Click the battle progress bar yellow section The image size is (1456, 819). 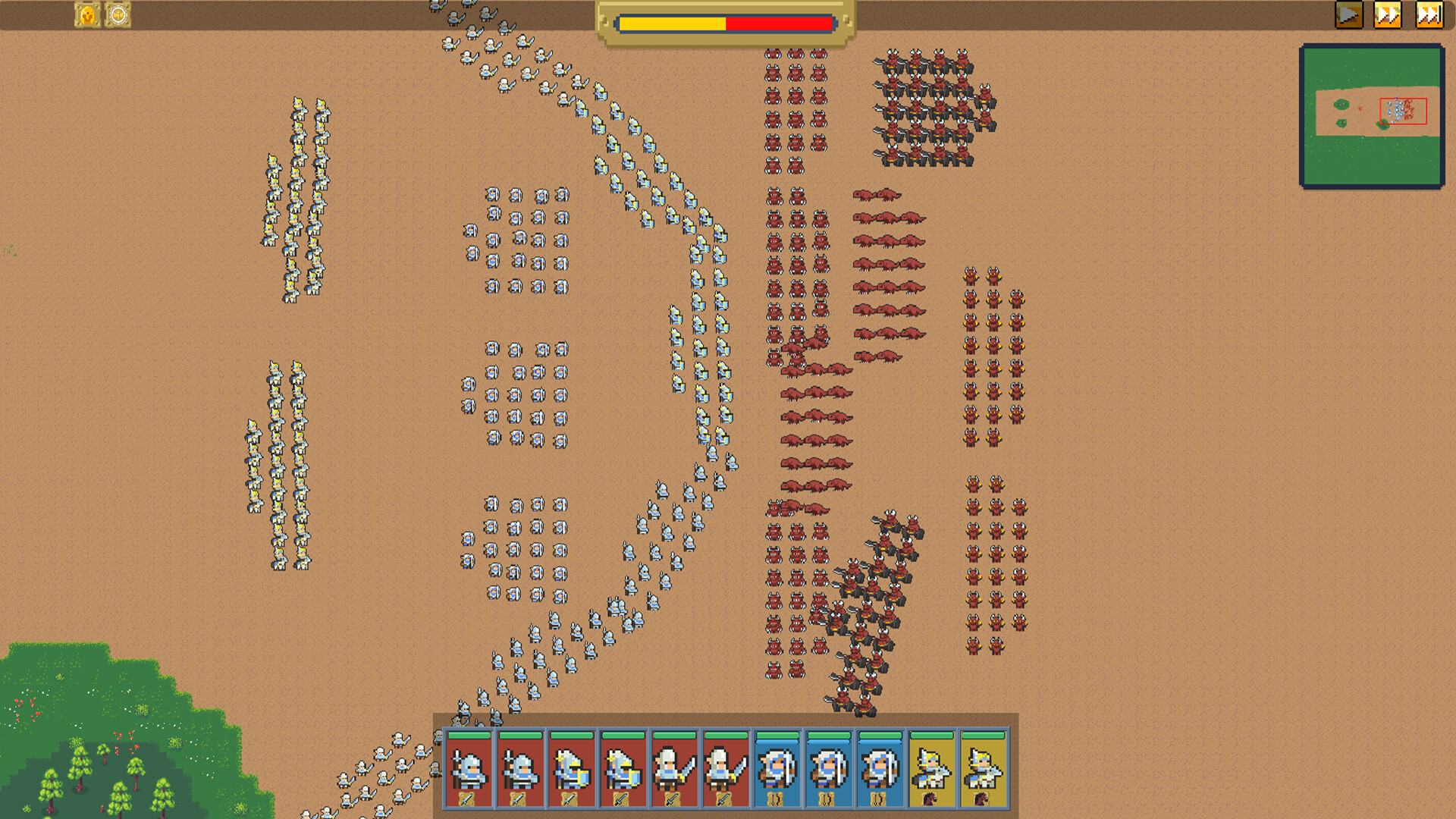point(675,24)
